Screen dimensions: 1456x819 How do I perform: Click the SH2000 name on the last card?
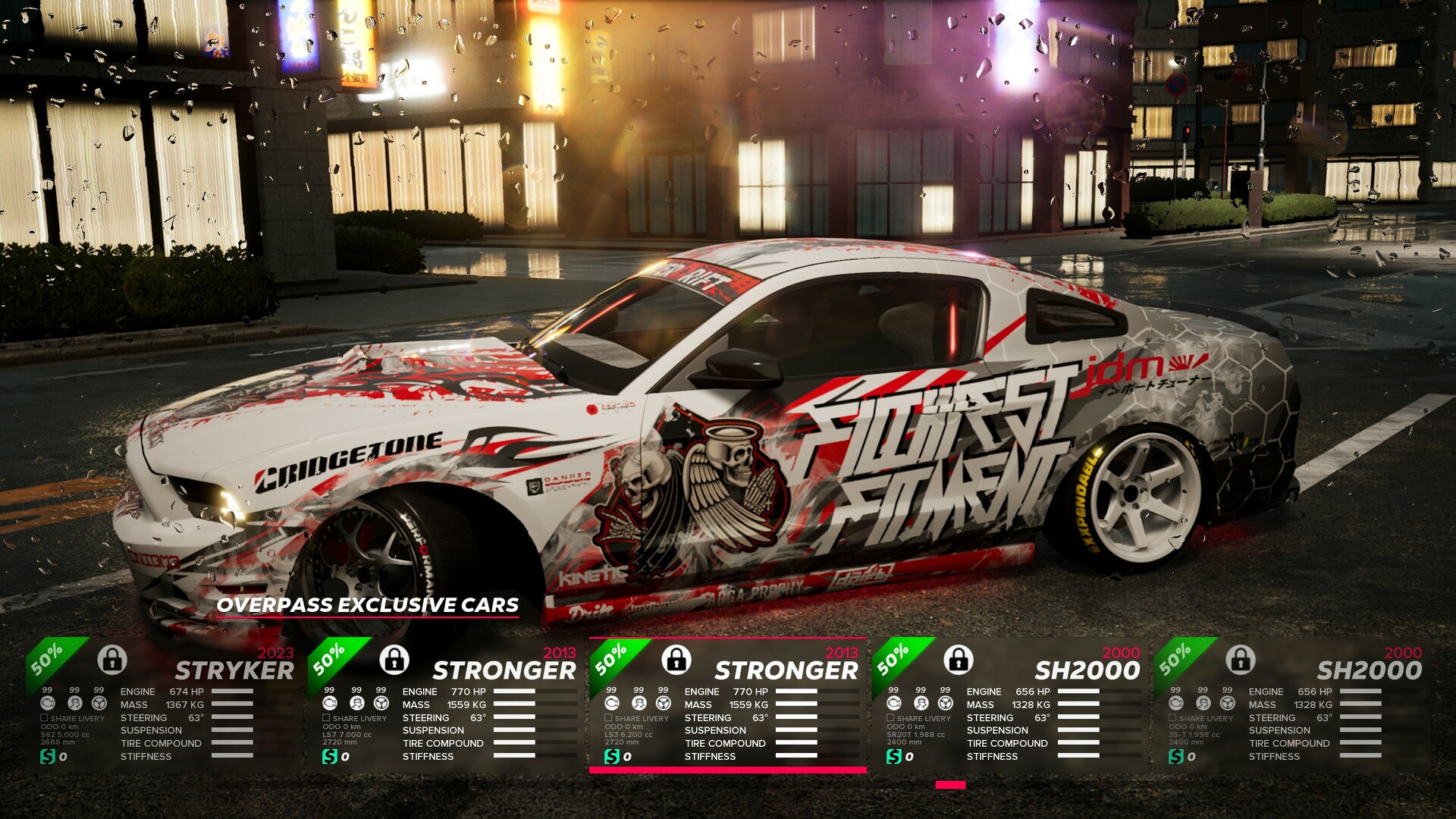tap(1368, 670)
